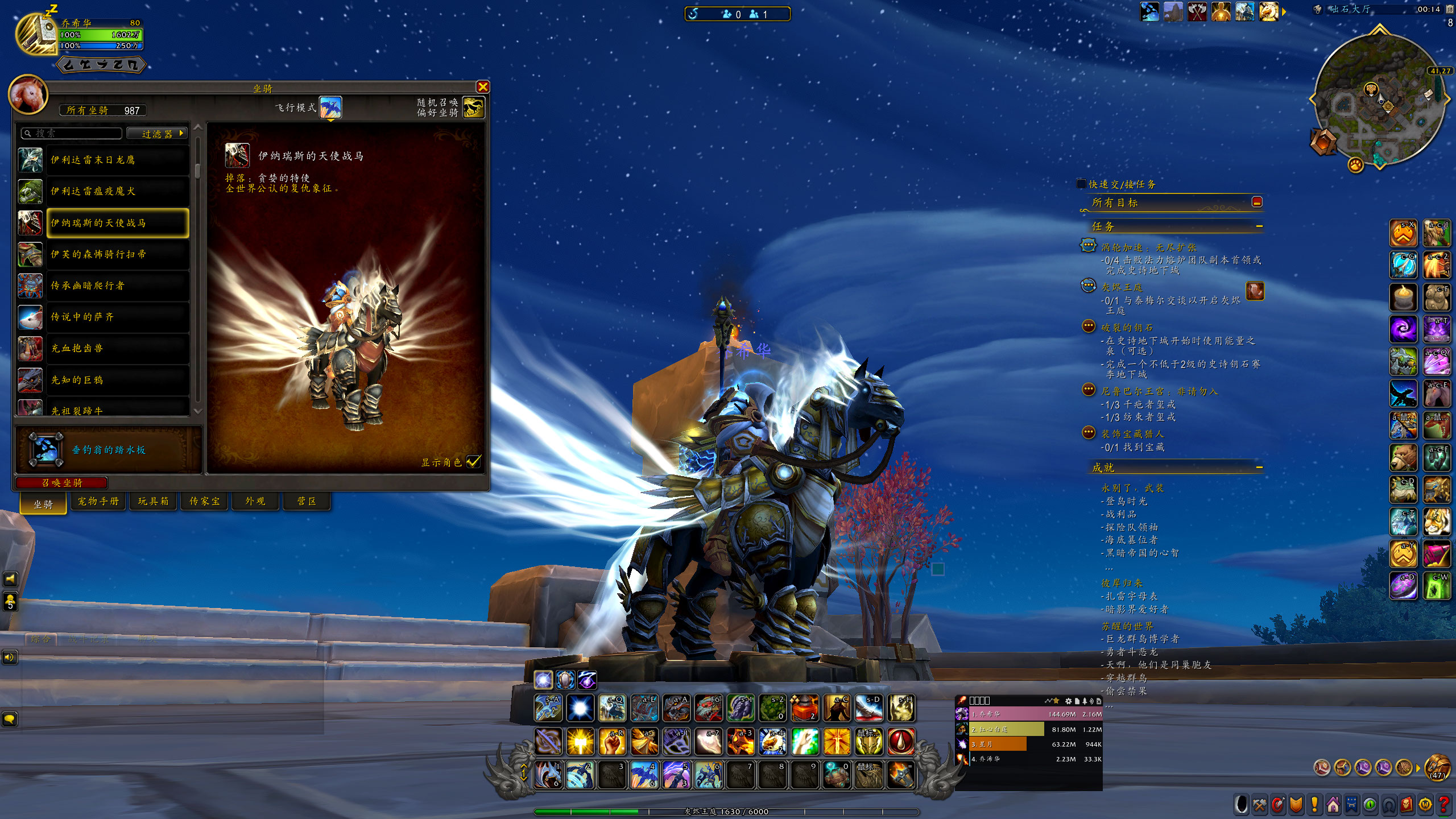
Task: Select the 传承幽暗爬行者 mount row
Action: point(104,286)
